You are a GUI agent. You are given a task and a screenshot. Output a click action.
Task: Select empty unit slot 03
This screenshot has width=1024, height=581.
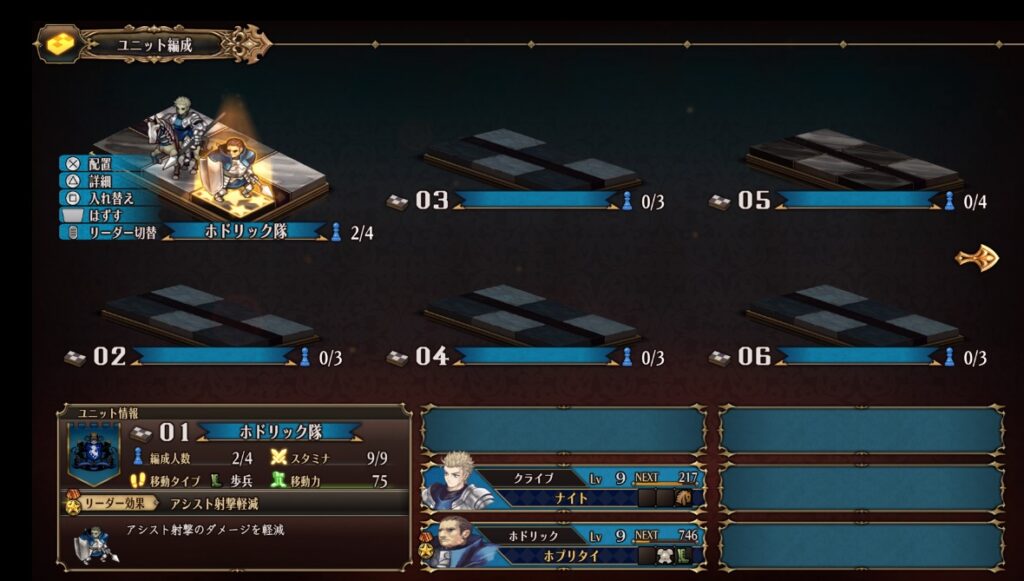coord(530,162)
